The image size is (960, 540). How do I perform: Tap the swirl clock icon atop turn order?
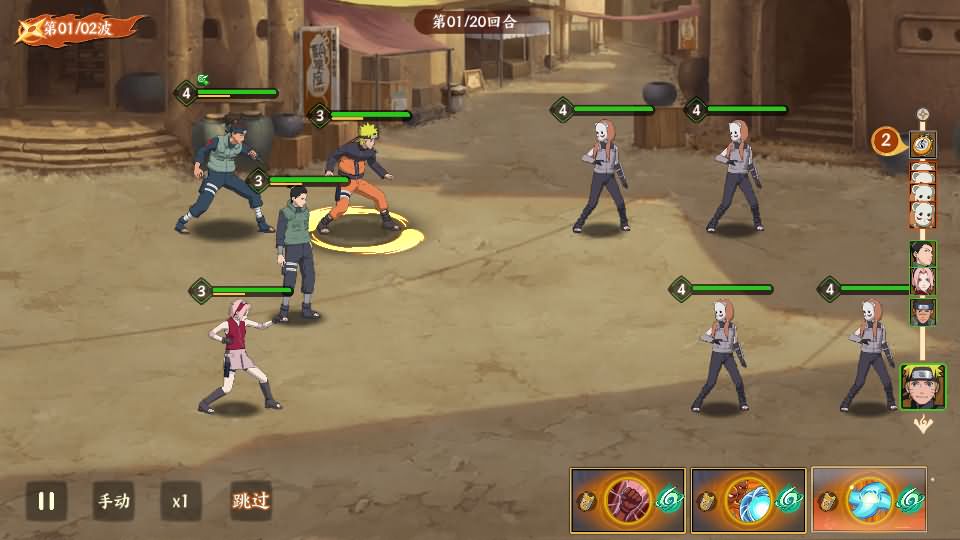tap(923, 144)
